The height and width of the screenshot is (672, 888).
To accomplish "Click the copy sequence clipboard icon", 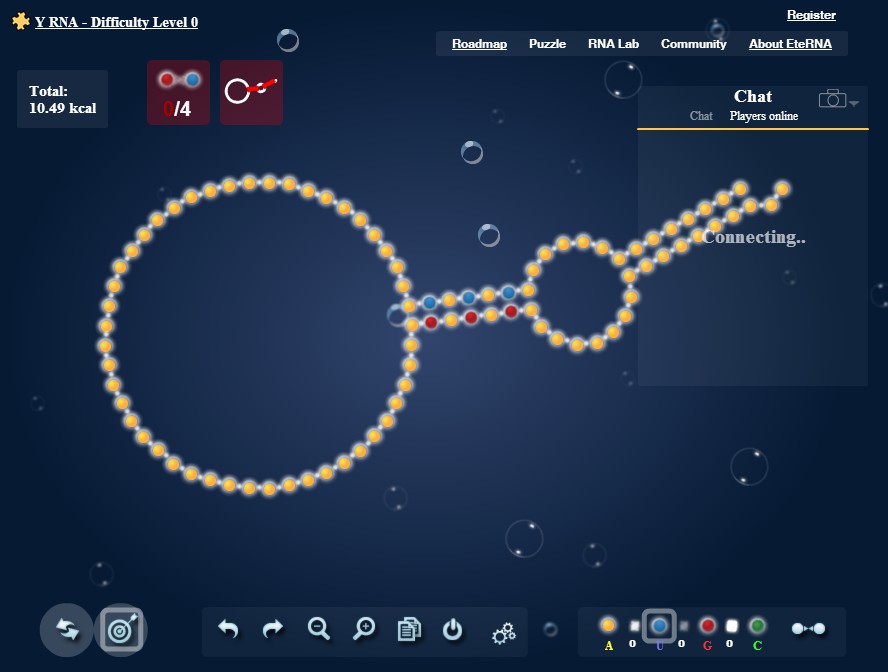I will pyautogui.click(x=409, y=630).
